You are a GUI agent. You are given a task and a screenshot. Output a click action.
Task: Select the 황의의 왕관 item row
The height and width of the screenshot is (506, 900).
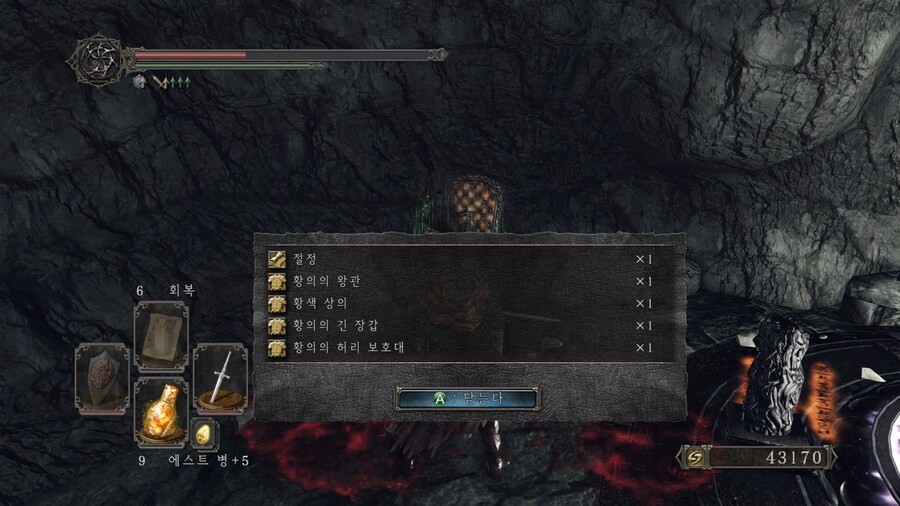coord(460,281)
